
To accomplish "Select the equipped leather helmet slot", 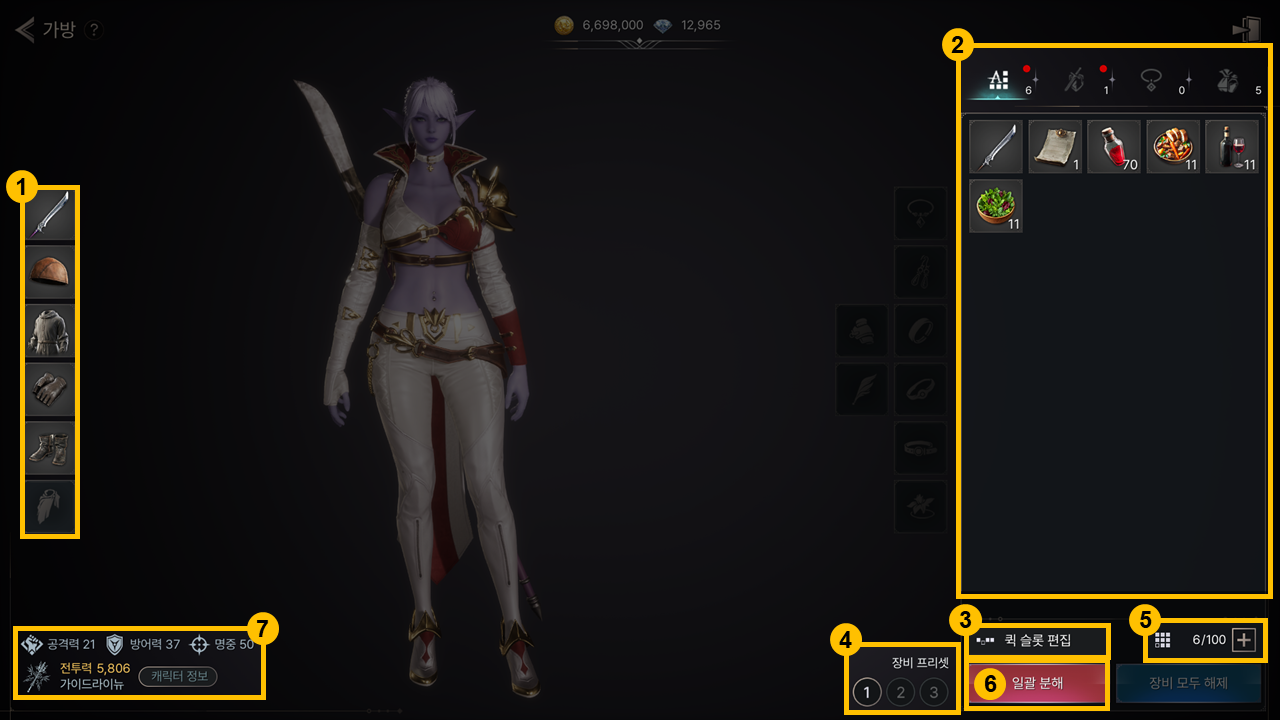I will pos(50,272).
